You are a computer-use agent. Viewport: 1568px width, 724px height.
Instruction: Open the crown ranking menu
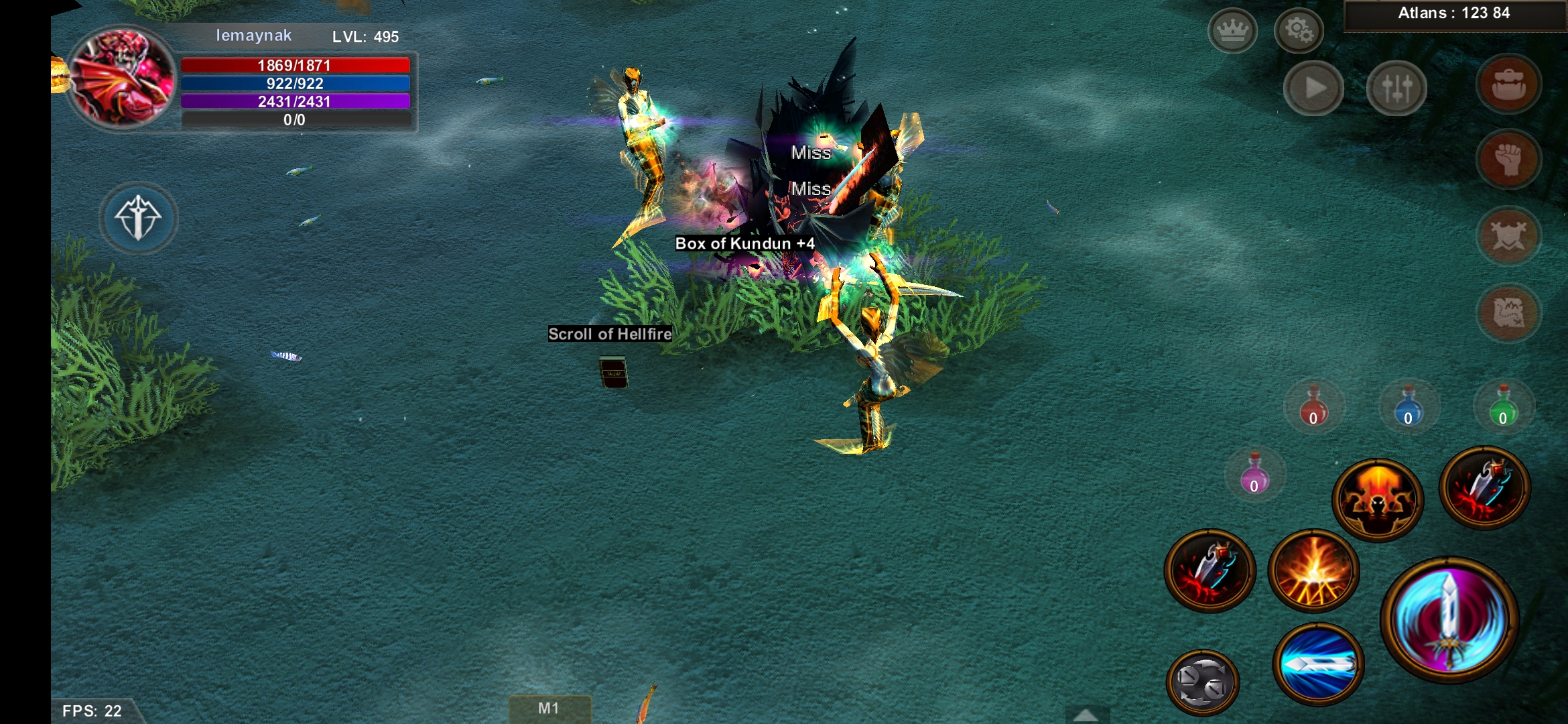1232,31
